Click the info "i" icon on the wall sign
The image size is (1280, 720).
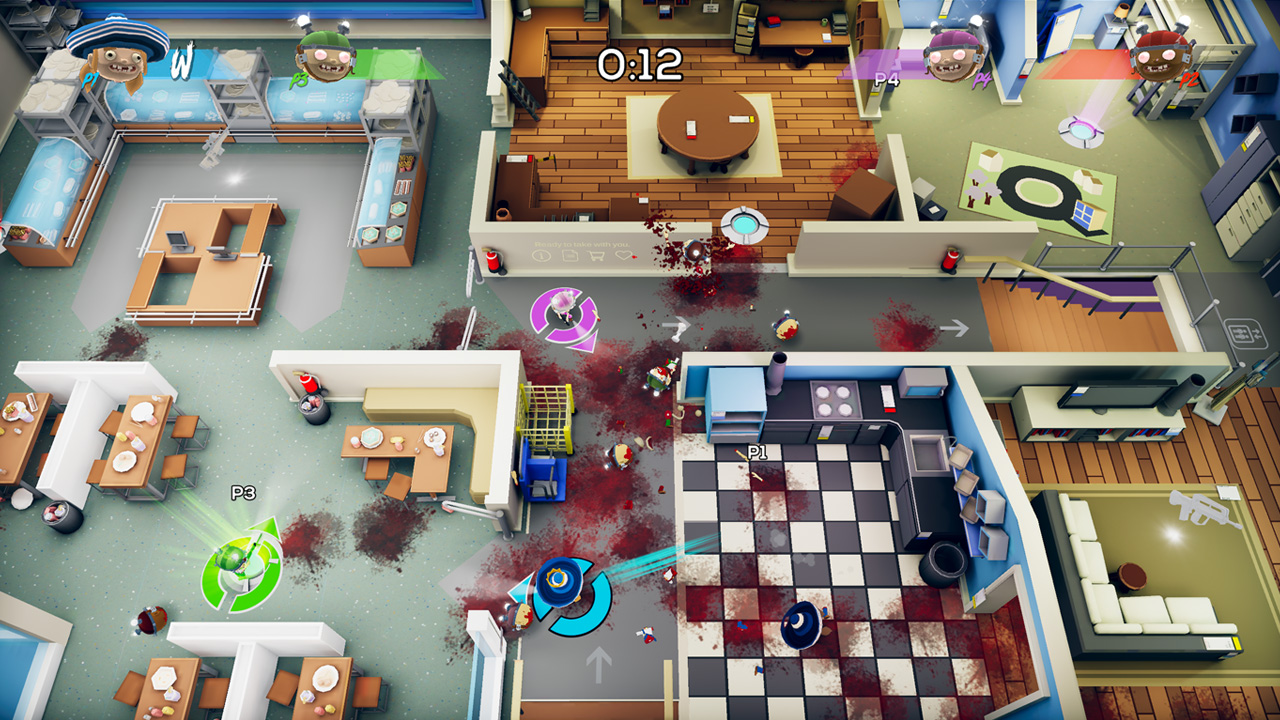tap(541, 256)
